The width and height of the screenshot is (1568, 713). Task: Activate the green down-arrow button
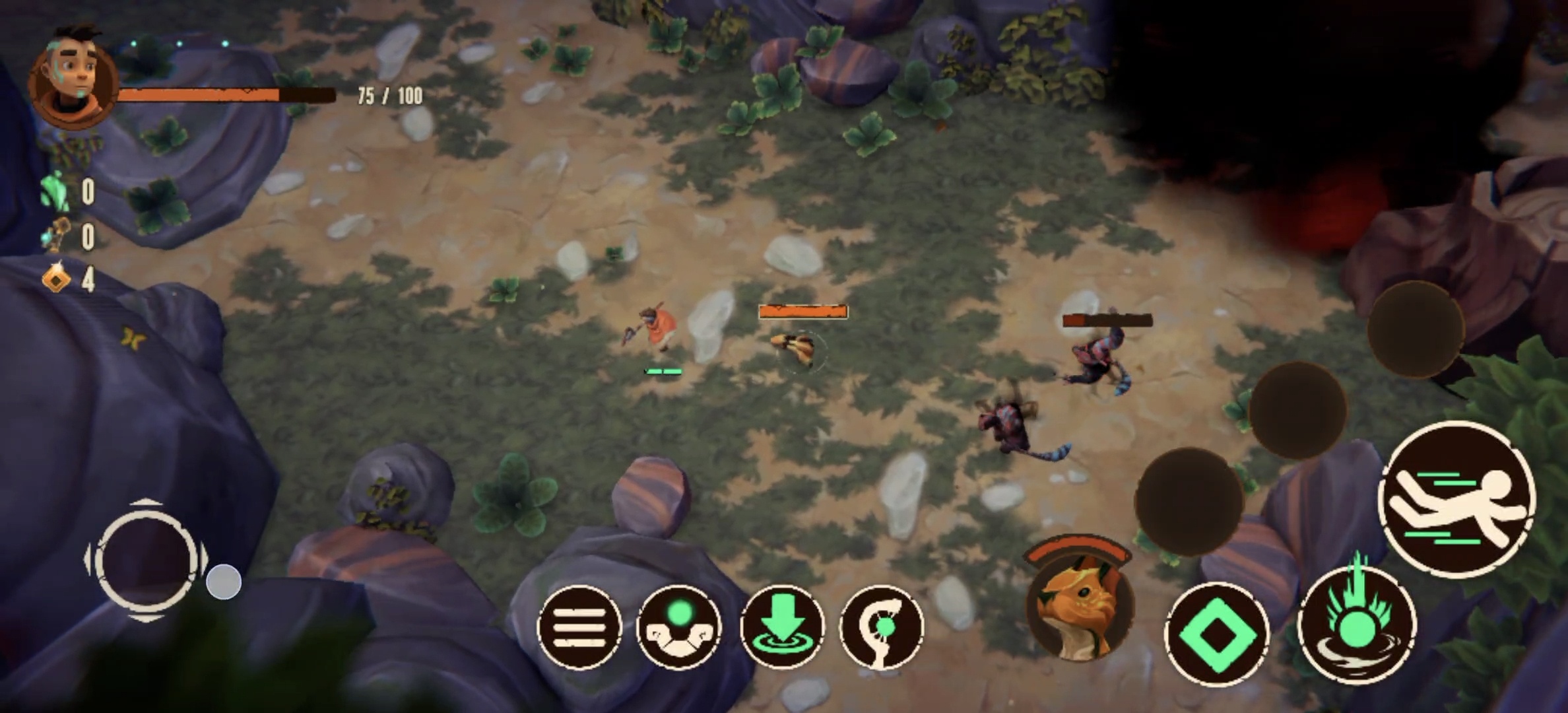pyautogui.click(x=782, y=627)
